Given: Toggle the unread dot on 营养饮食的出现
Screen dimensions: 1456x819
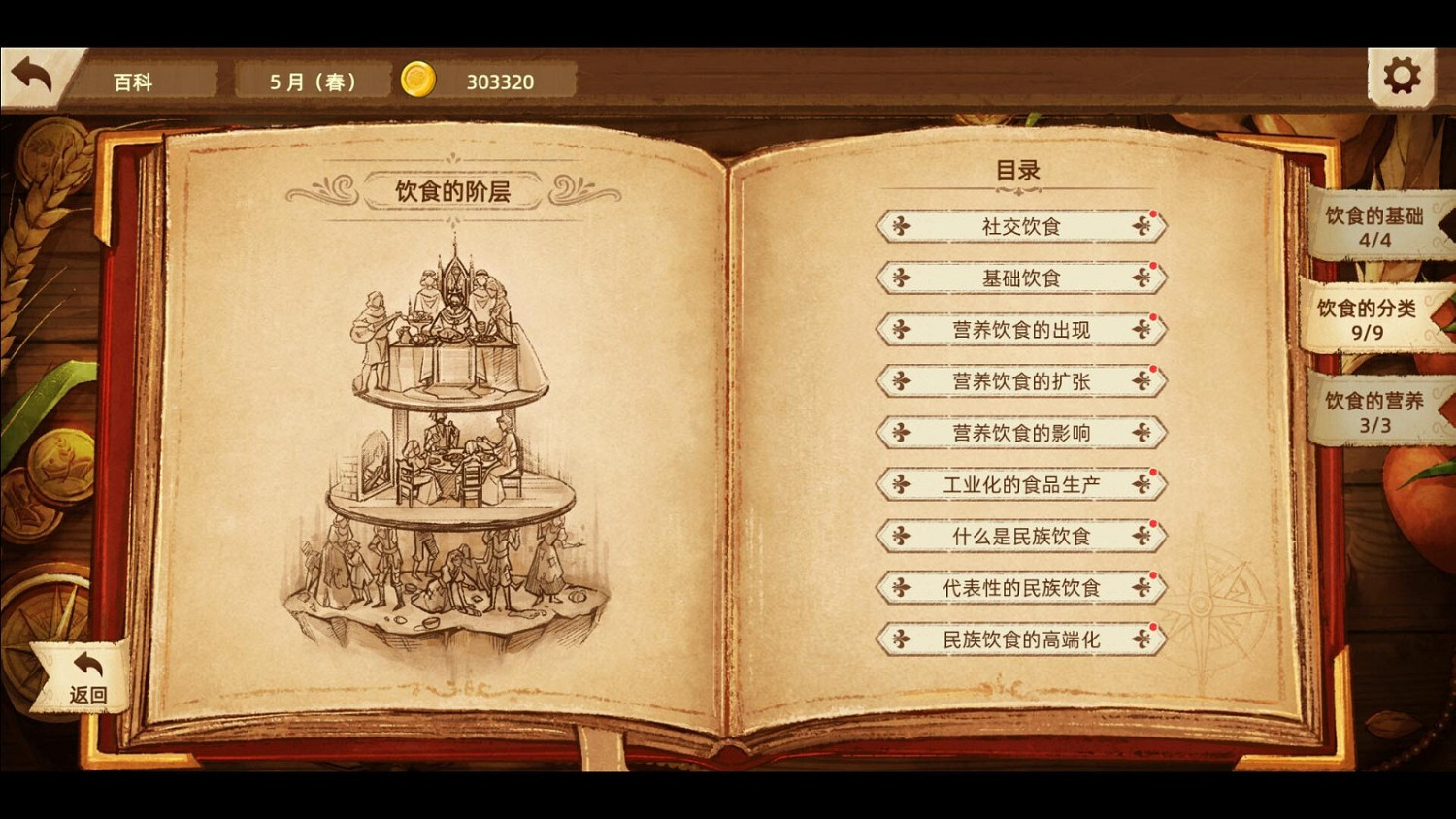Looking at the screenshot, I should [x=1151, y=315].
